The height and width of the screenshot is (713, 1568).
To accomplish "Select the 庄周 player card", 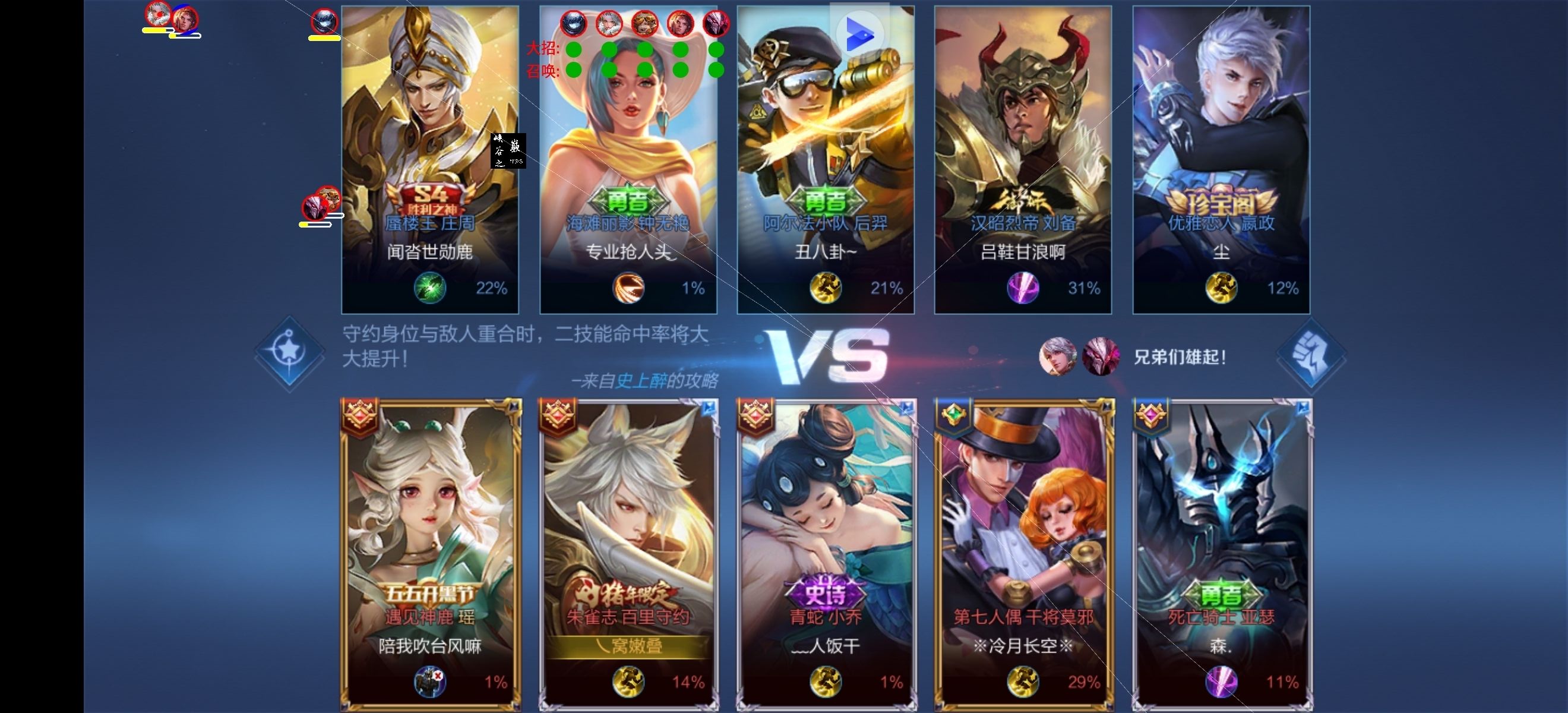I will [430, 159].
